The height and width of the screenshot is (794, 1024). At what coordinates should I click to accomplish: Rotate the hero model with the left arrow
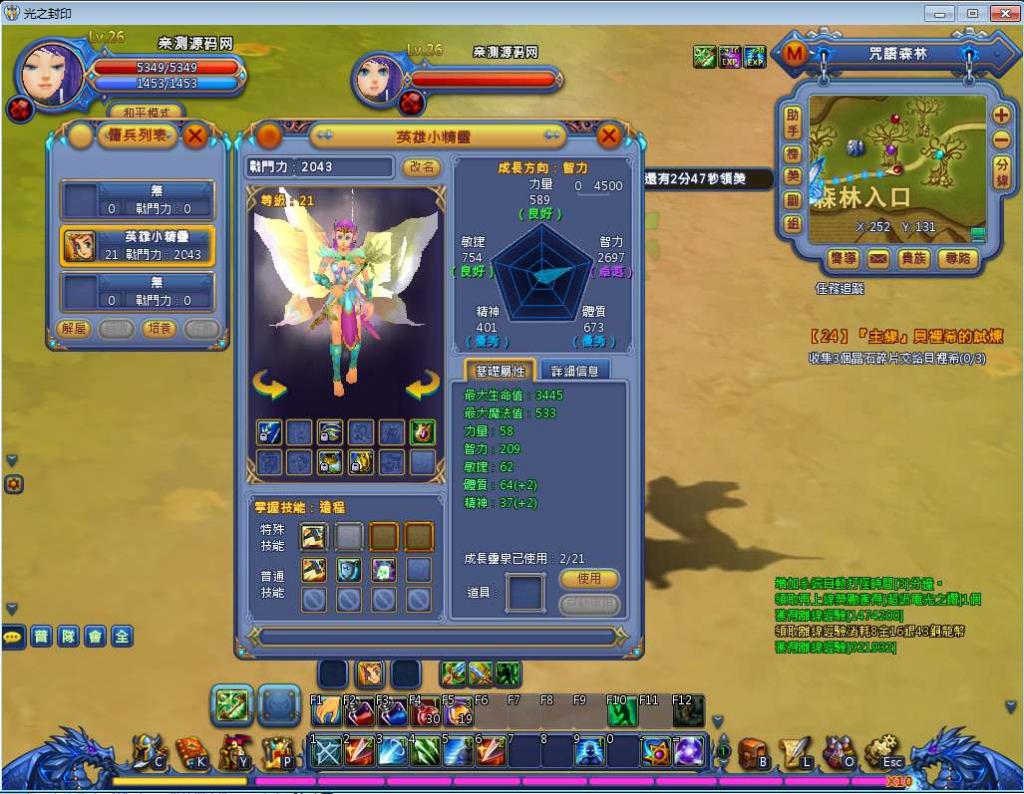click(x=269, y=384)
